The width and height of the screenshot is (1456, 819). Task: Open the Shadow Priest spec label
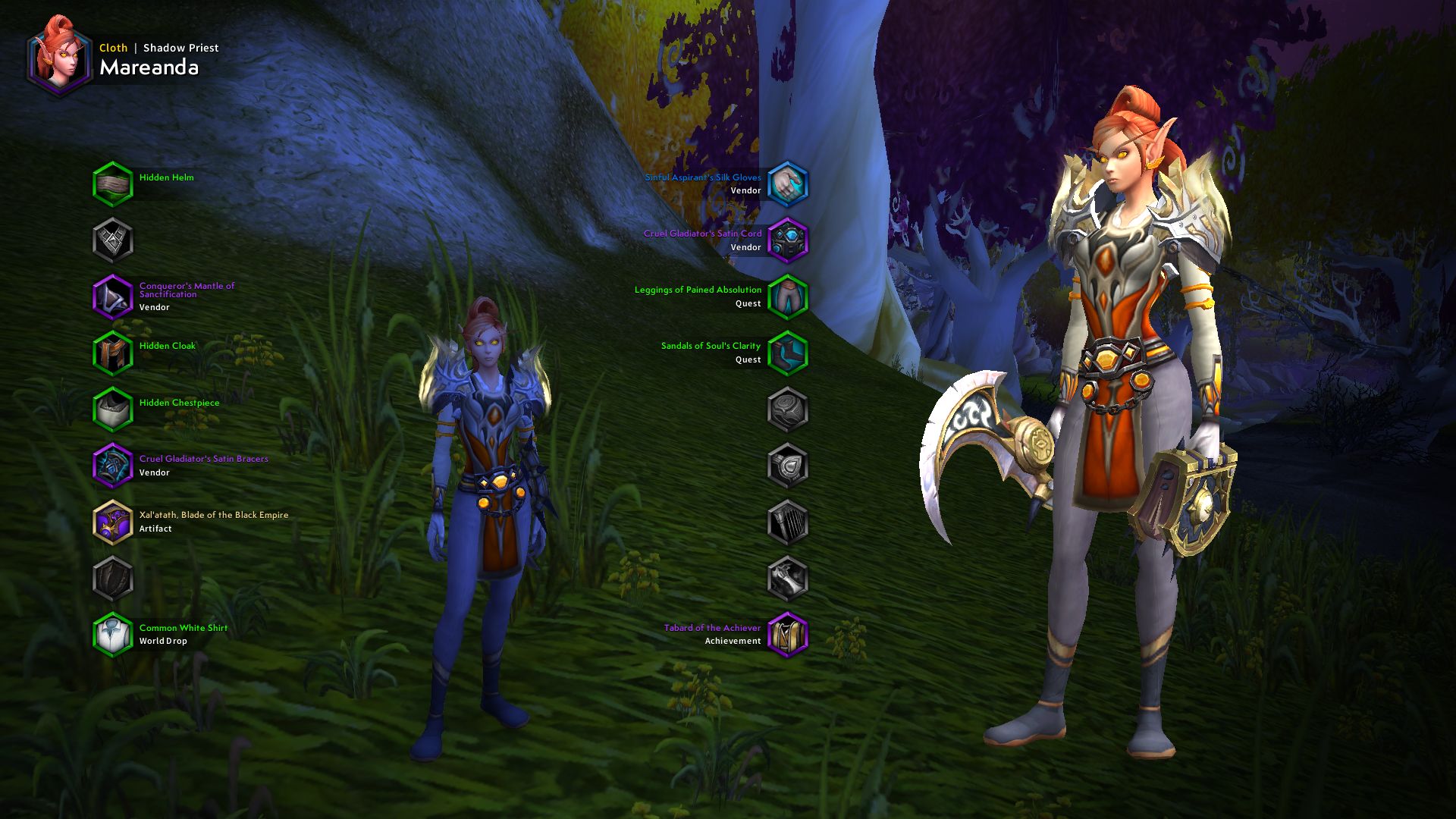click(180, 47)
